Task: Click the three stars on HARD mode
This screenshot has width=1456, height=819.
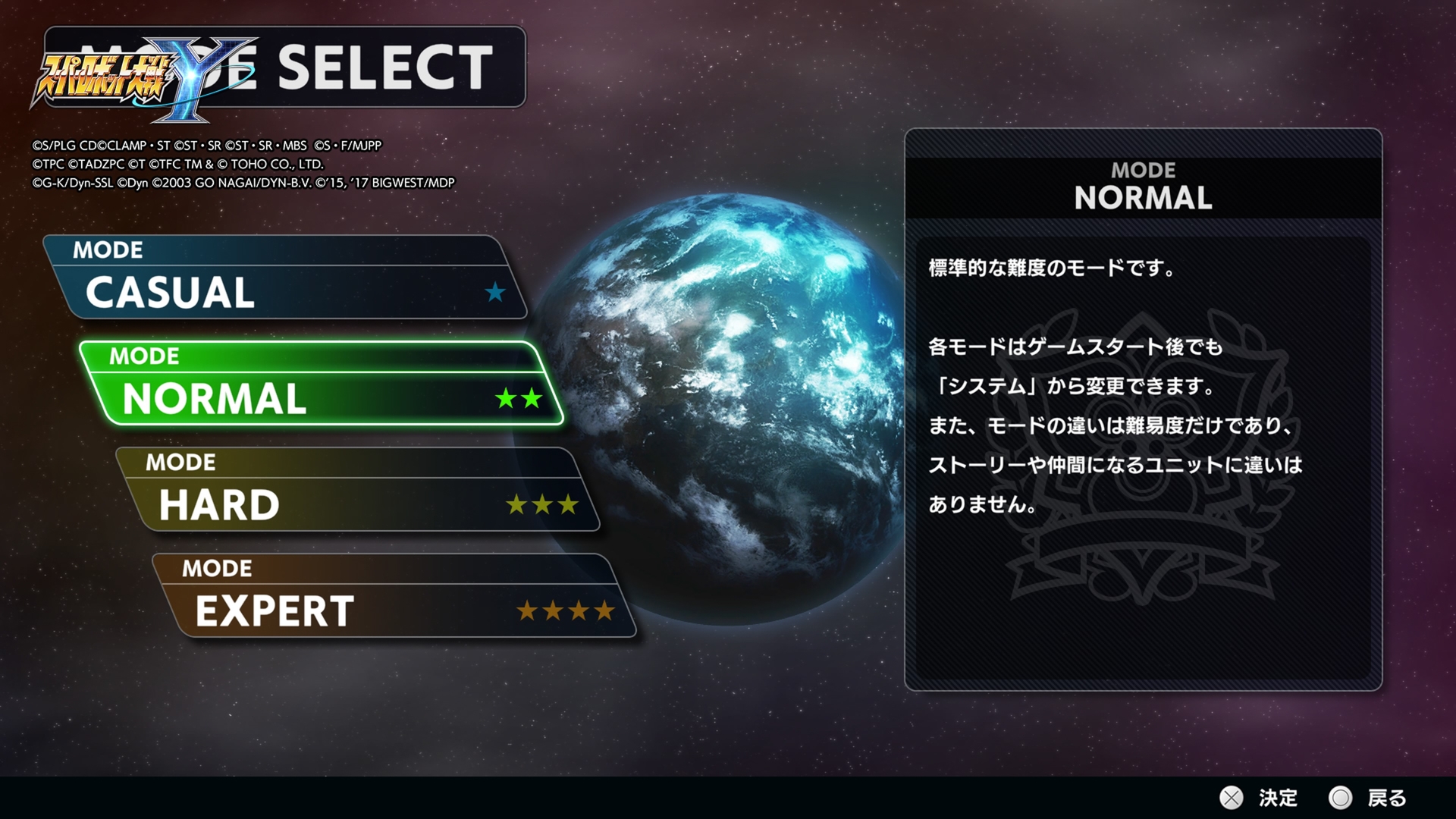Action: point(541,504)
